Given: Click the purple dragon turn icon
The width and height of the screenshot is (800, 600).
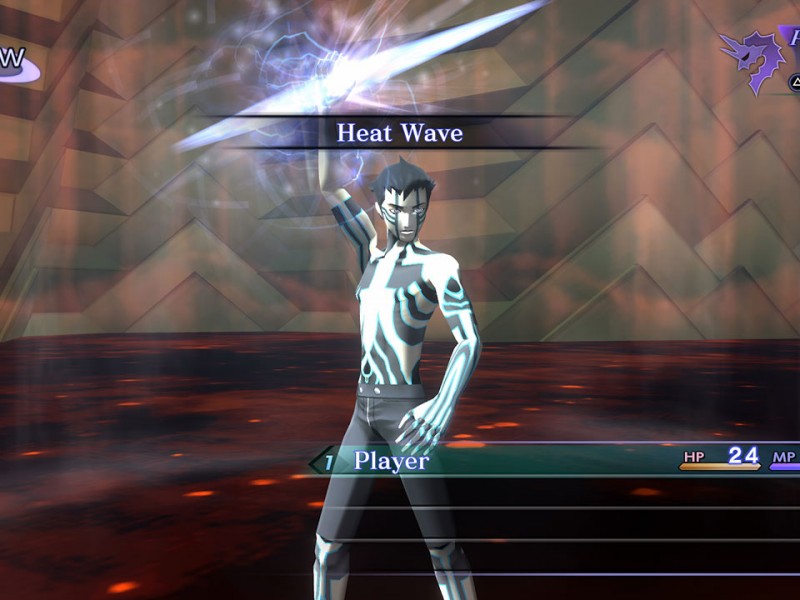Looking at the screenshot, I should tap(750, 58).
